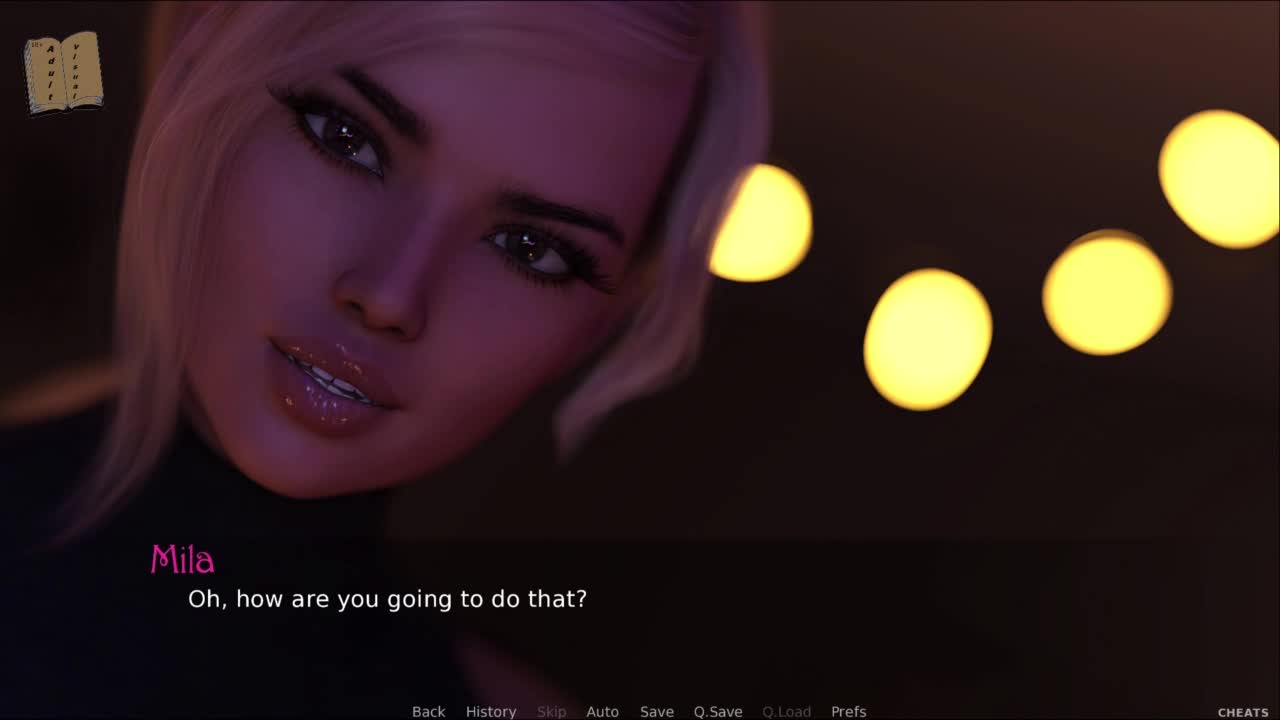Toggle Auto advance mode
The height and width of the screenshot is (720, 1280).
[602, 711]
